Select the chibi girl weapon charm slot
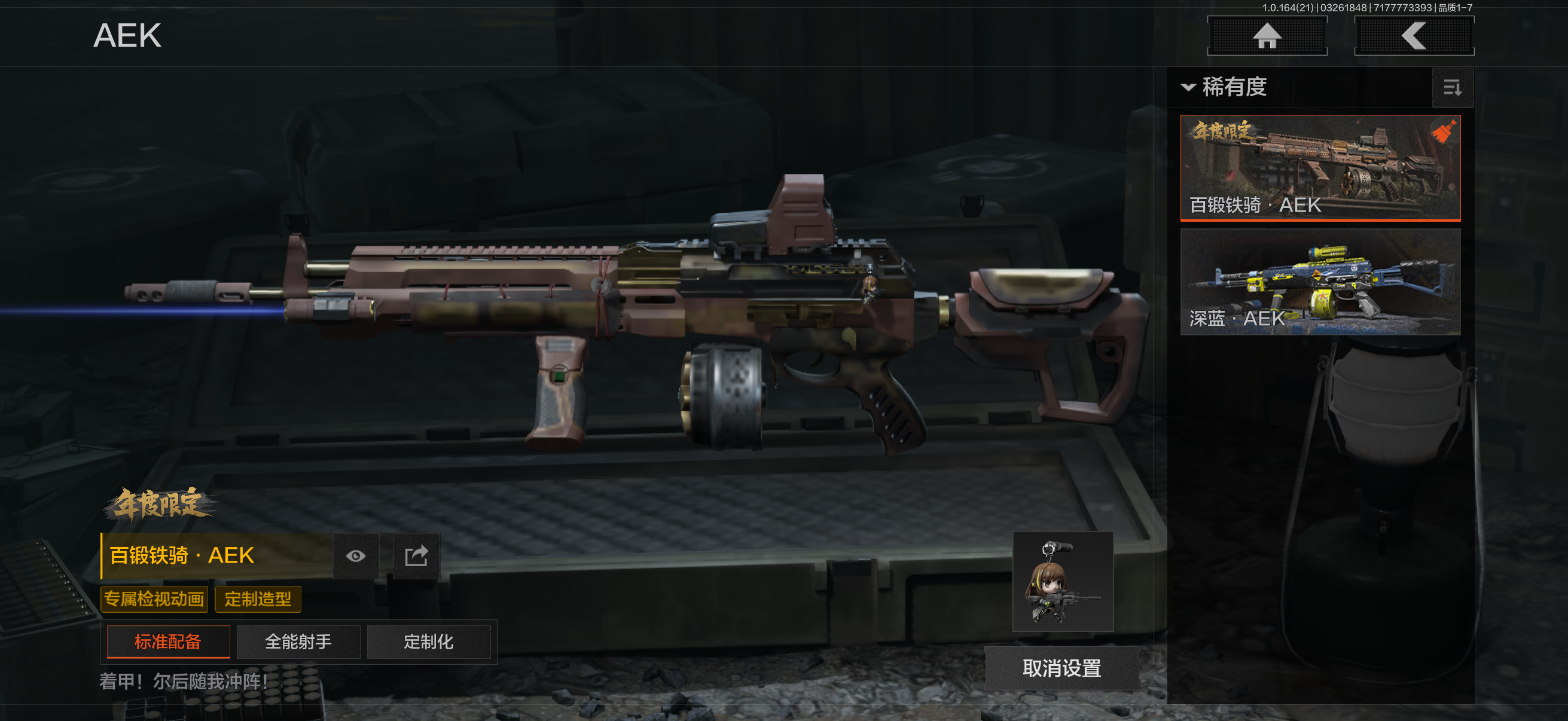1568x721 pixels. coord(1062,581)
